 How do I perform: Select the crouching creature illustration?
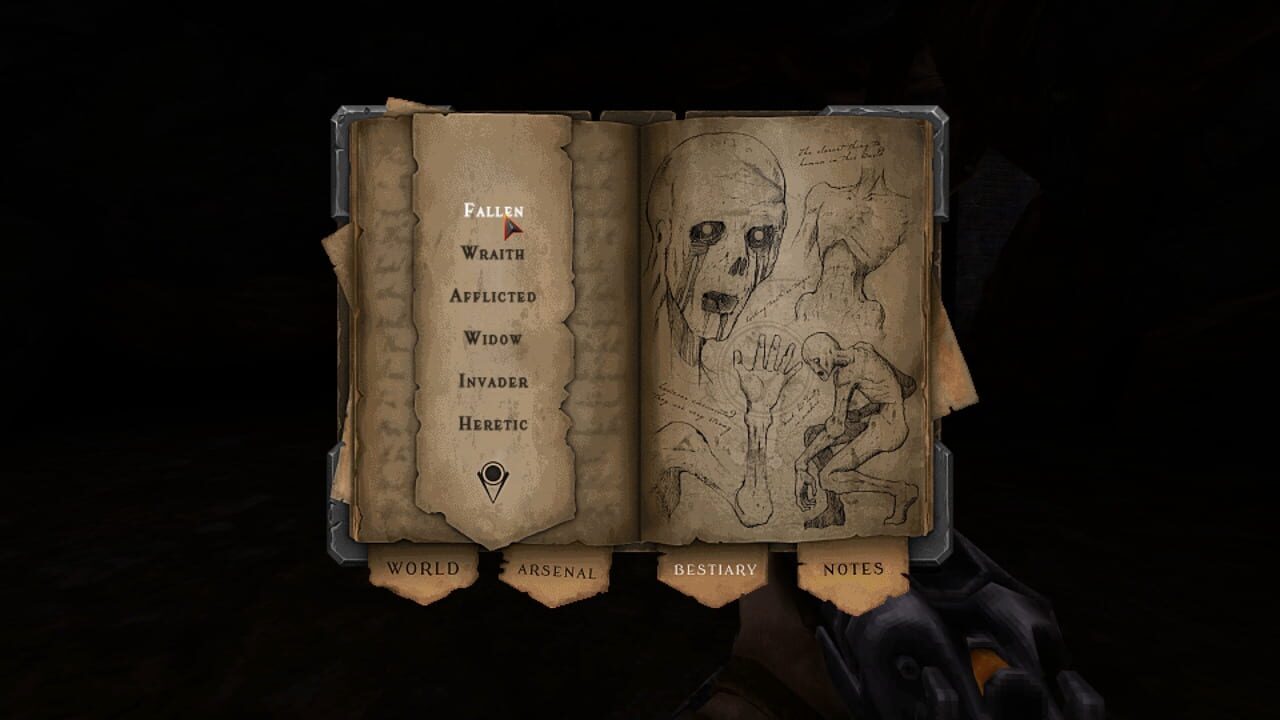(855, 430)
